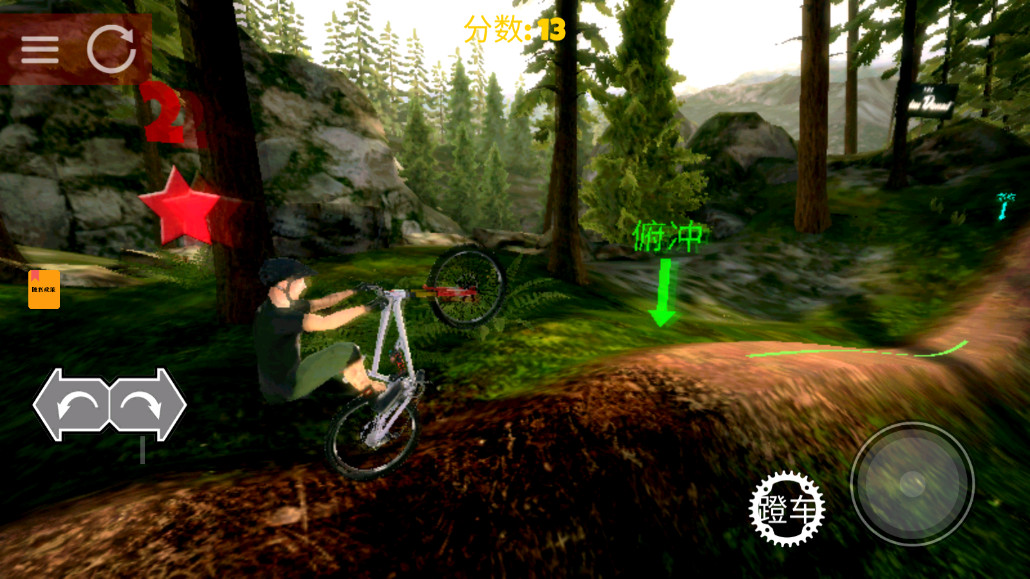The width and height of the screenshot is (1030, 579).
Task: Open the orange privacy policy book icon
Action: click(x=44, y=289)
